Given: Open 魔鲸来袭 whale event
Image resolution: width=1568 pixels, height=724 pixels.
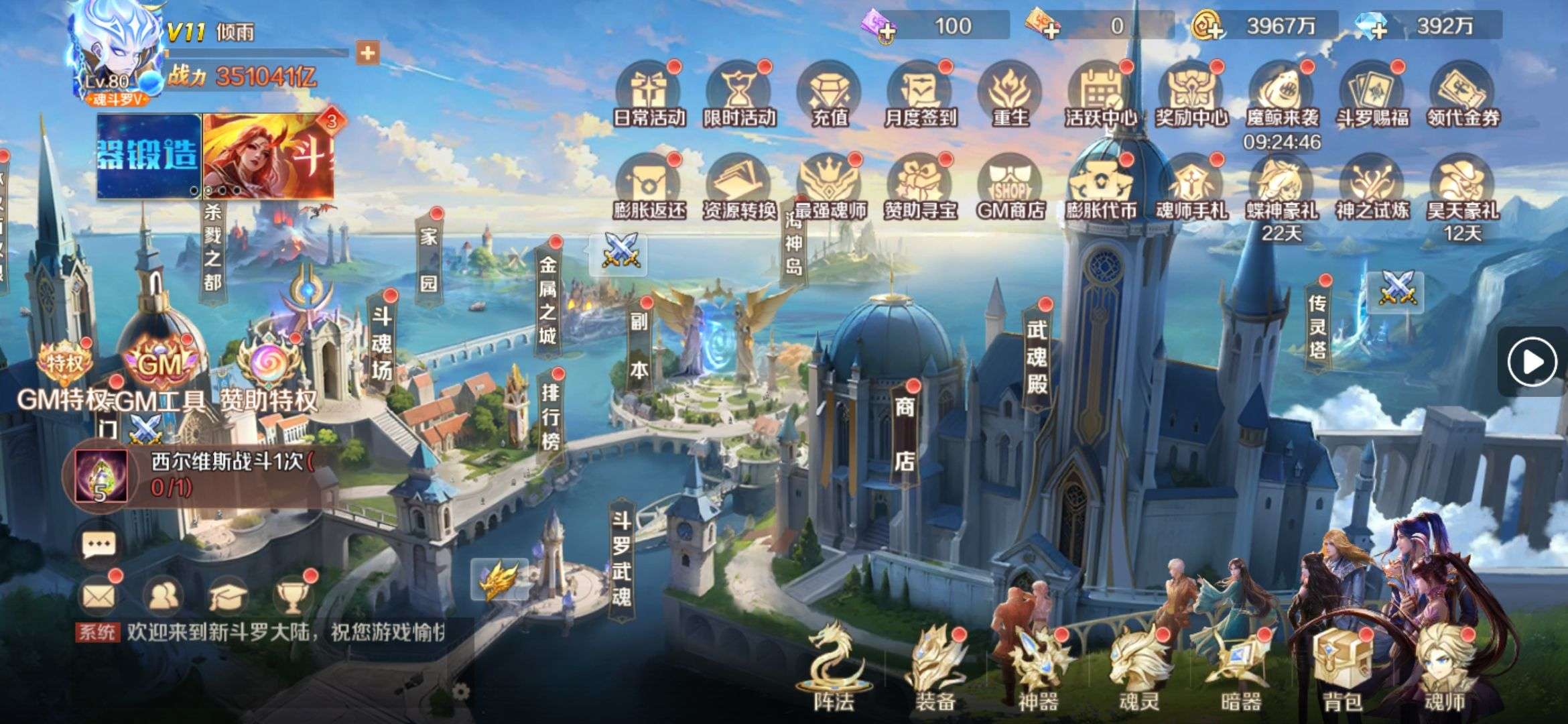Looking at the screenshot, I should [x=1281, y=94].
